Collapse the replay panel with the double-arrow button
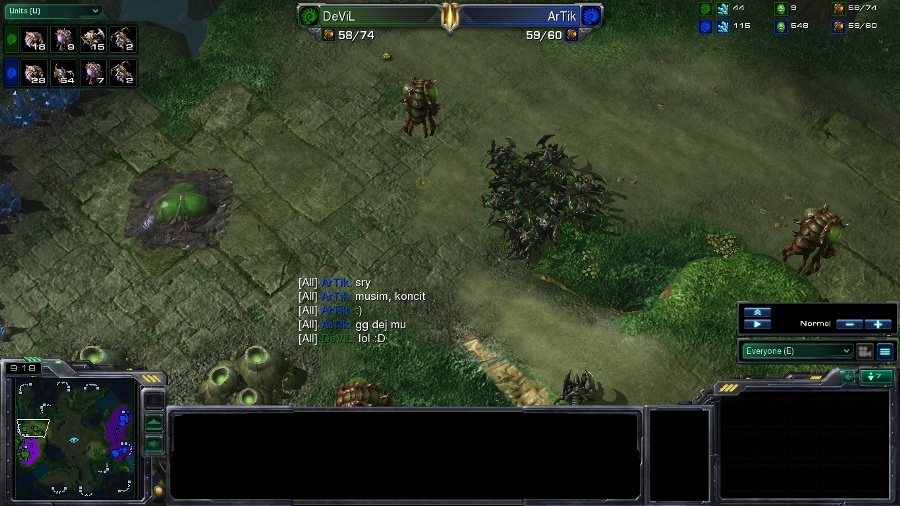900x506 pixels. click(758, 312)
